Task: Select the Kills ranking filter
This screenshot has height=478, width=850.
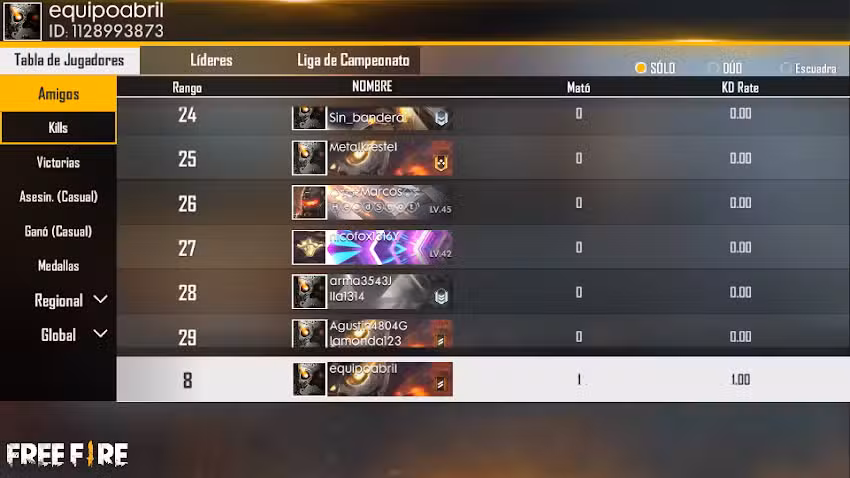Action: pos(58,128)
